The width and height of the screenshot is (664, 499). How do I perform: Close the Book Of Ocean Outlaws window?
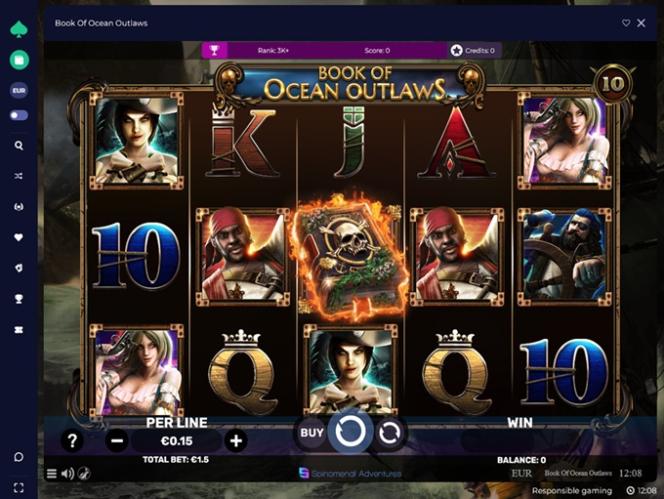(641, 23)
